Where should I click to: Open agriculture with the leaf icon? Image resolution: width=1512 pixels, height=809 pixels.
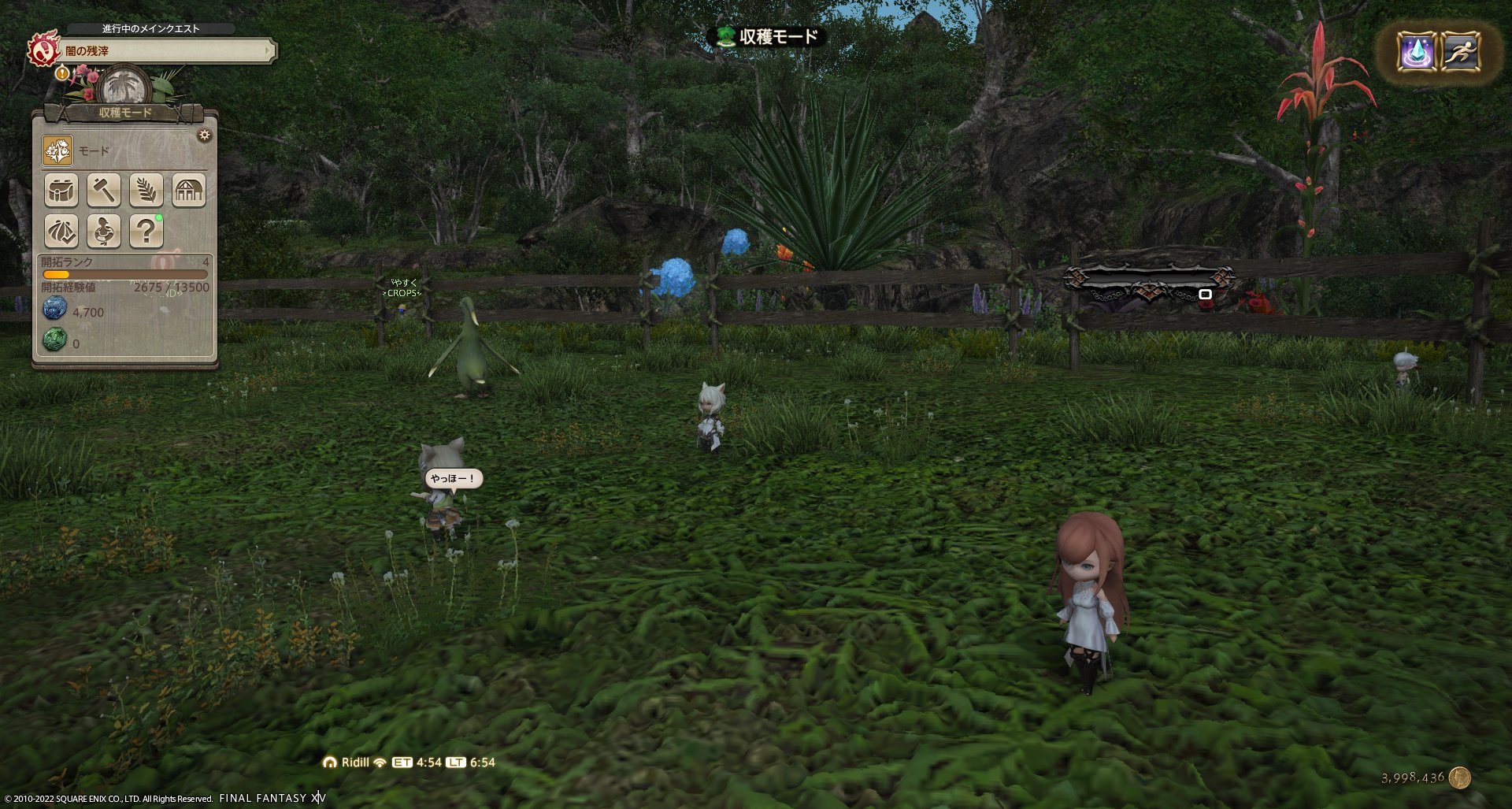coord(146,190)
